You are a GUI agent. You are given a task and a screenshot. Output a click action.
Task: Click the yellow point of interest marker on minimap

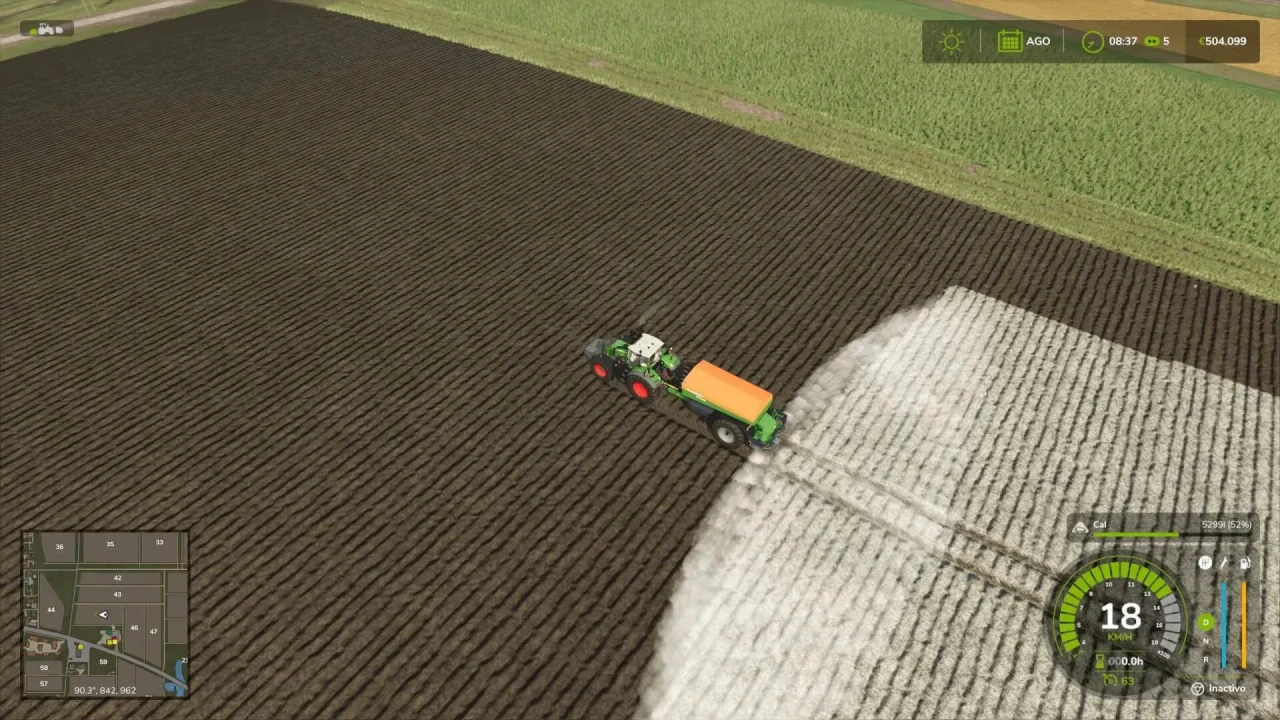tap(81, 647)
